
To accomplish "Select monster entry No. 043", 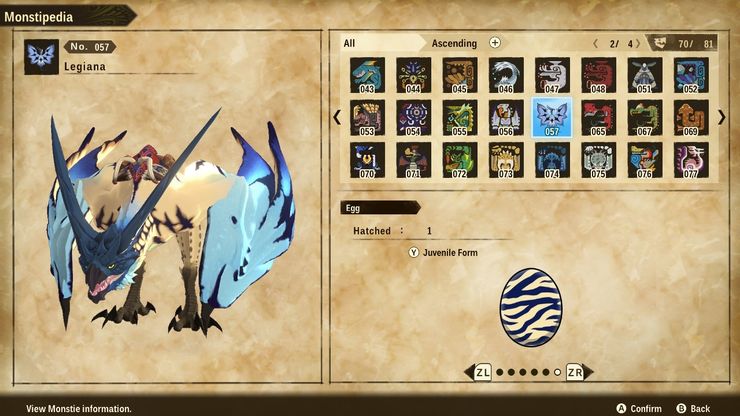I will point(367,75).
